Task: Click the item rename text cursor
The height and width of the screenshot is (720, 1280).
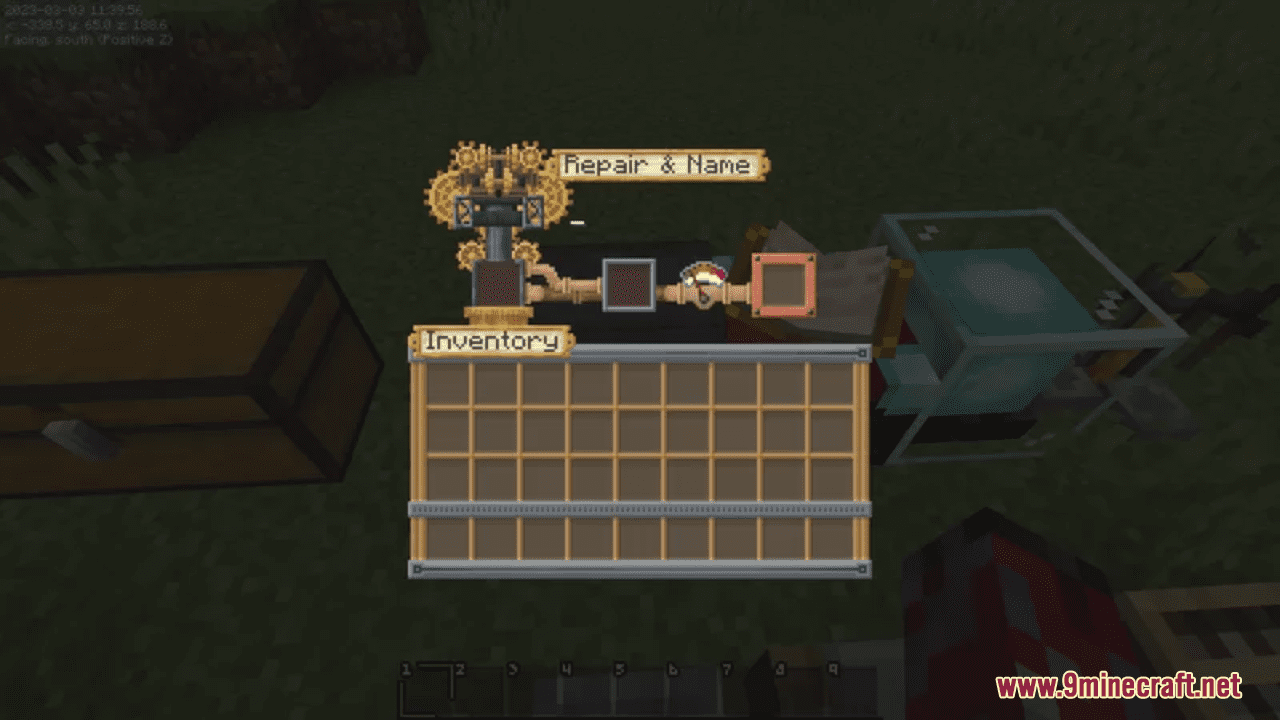Action: (x=578, y=220)
